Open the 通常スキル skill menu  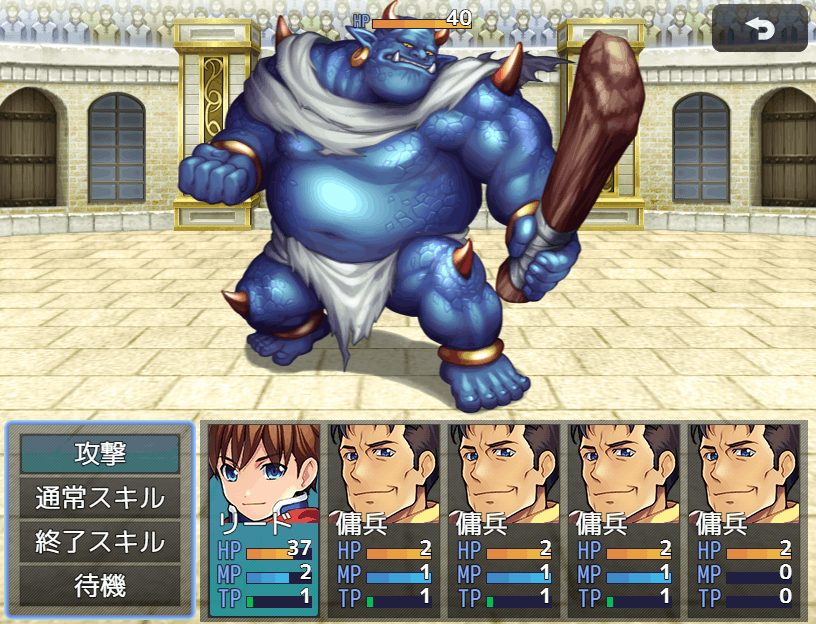(x=100, y=497)
